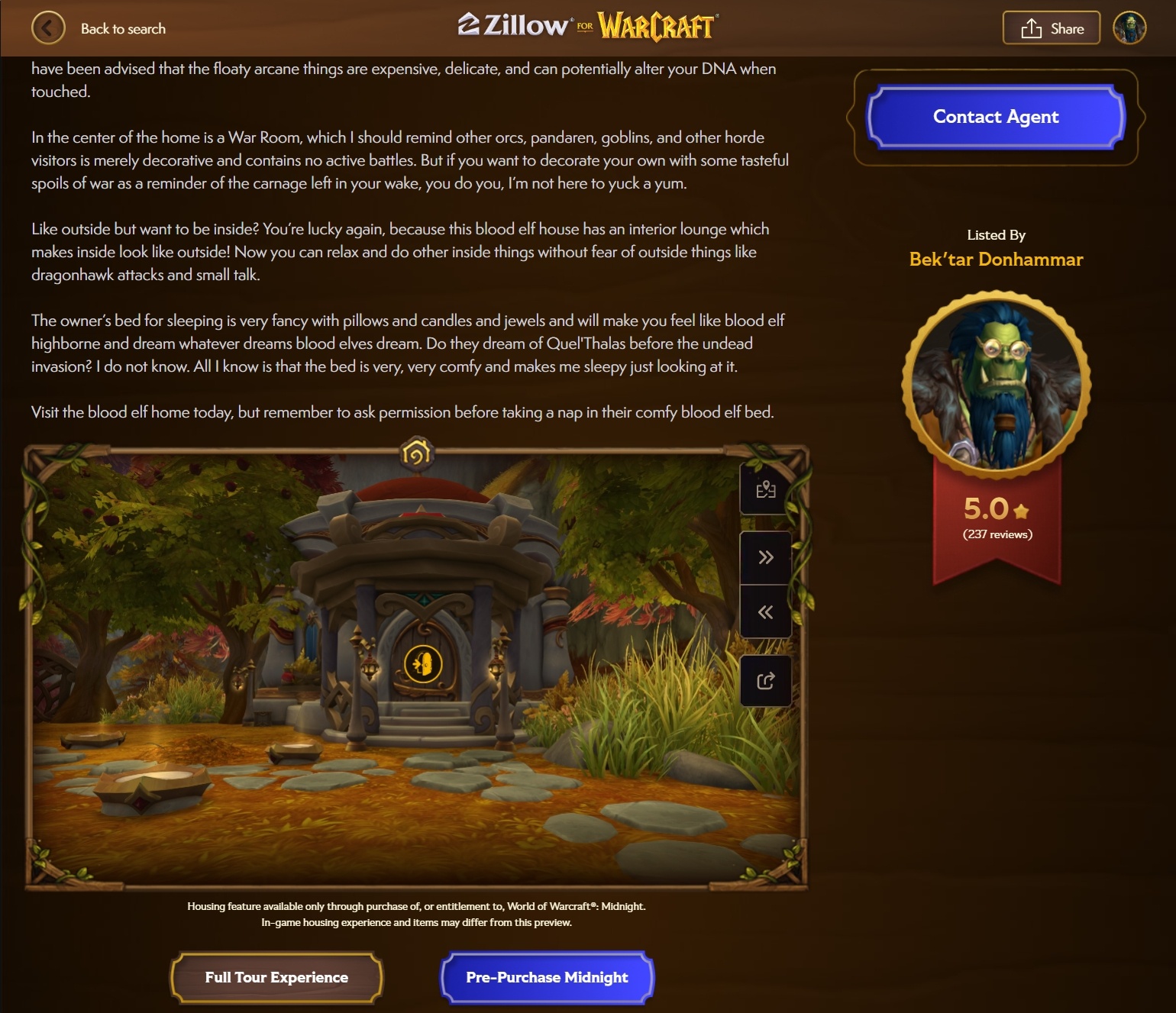Screen dimensions: 1176x1013
Task: Open the map view icon beside the gallery
Action: (x=765, y=489)
